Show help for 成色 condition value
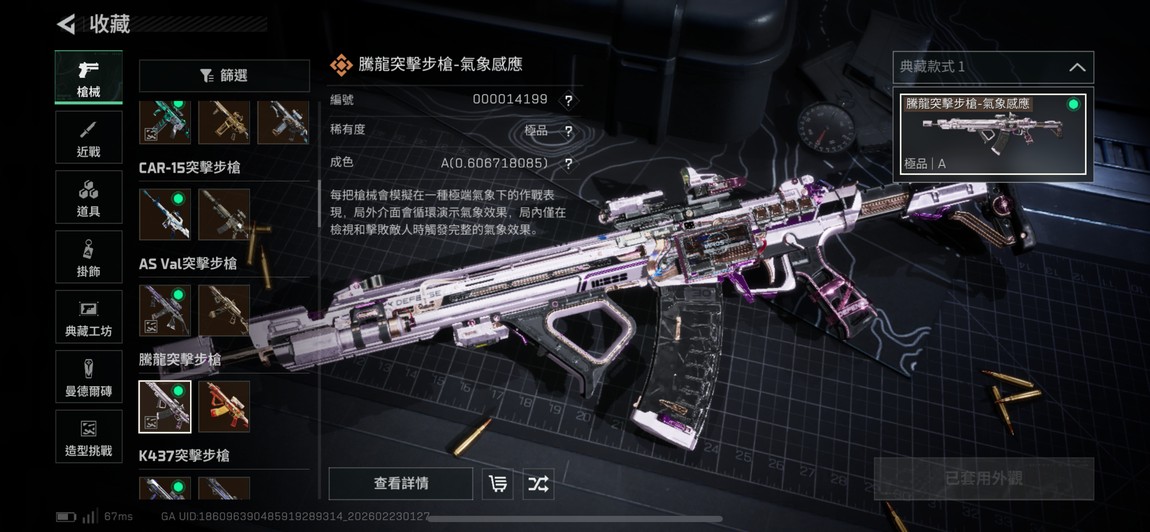The width and height of the screenshot is (1150, 532). tap(568, 163)
